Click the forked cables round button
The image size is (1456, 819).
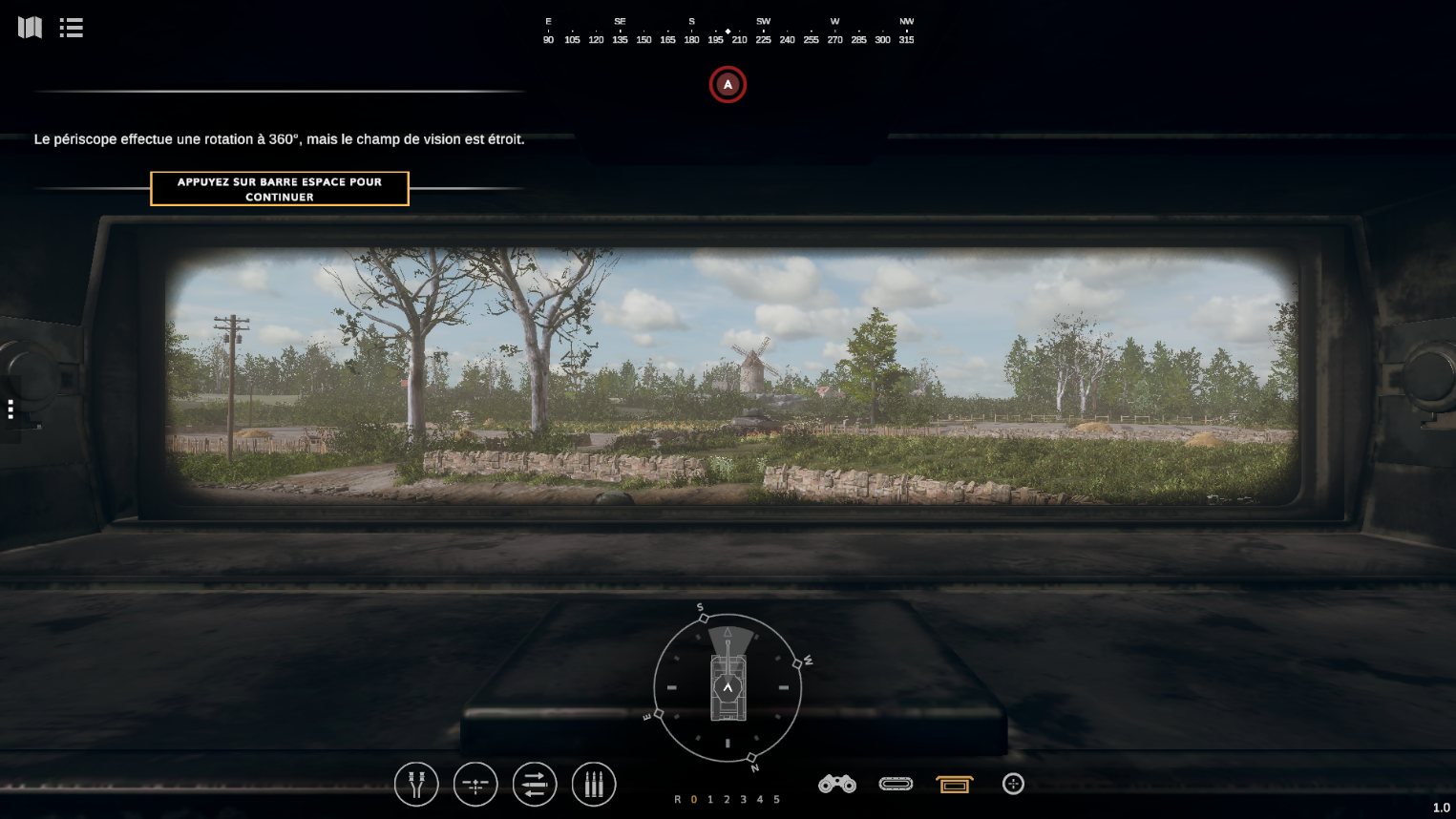416,785
